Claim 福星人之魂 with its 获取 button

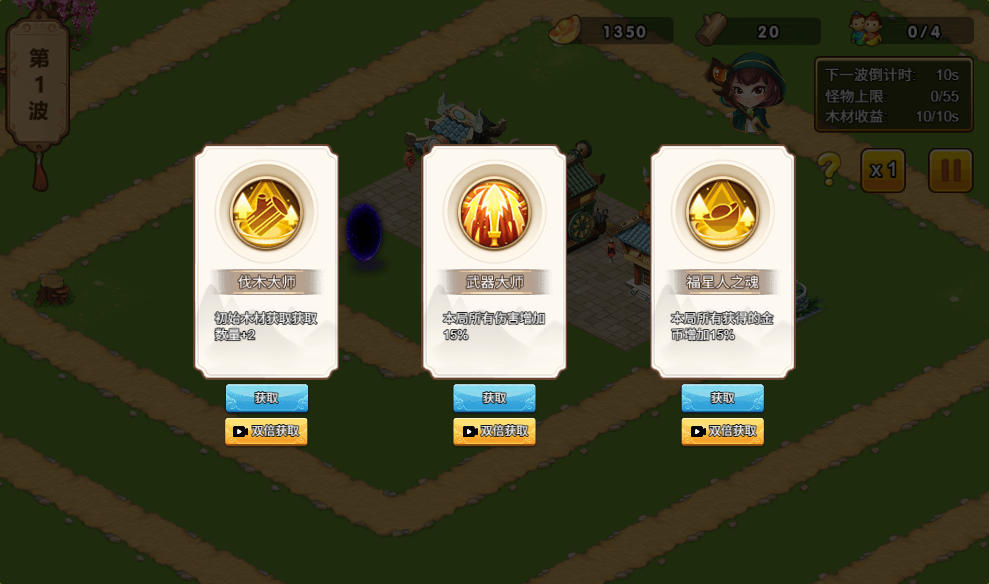(x=722, y=398)
